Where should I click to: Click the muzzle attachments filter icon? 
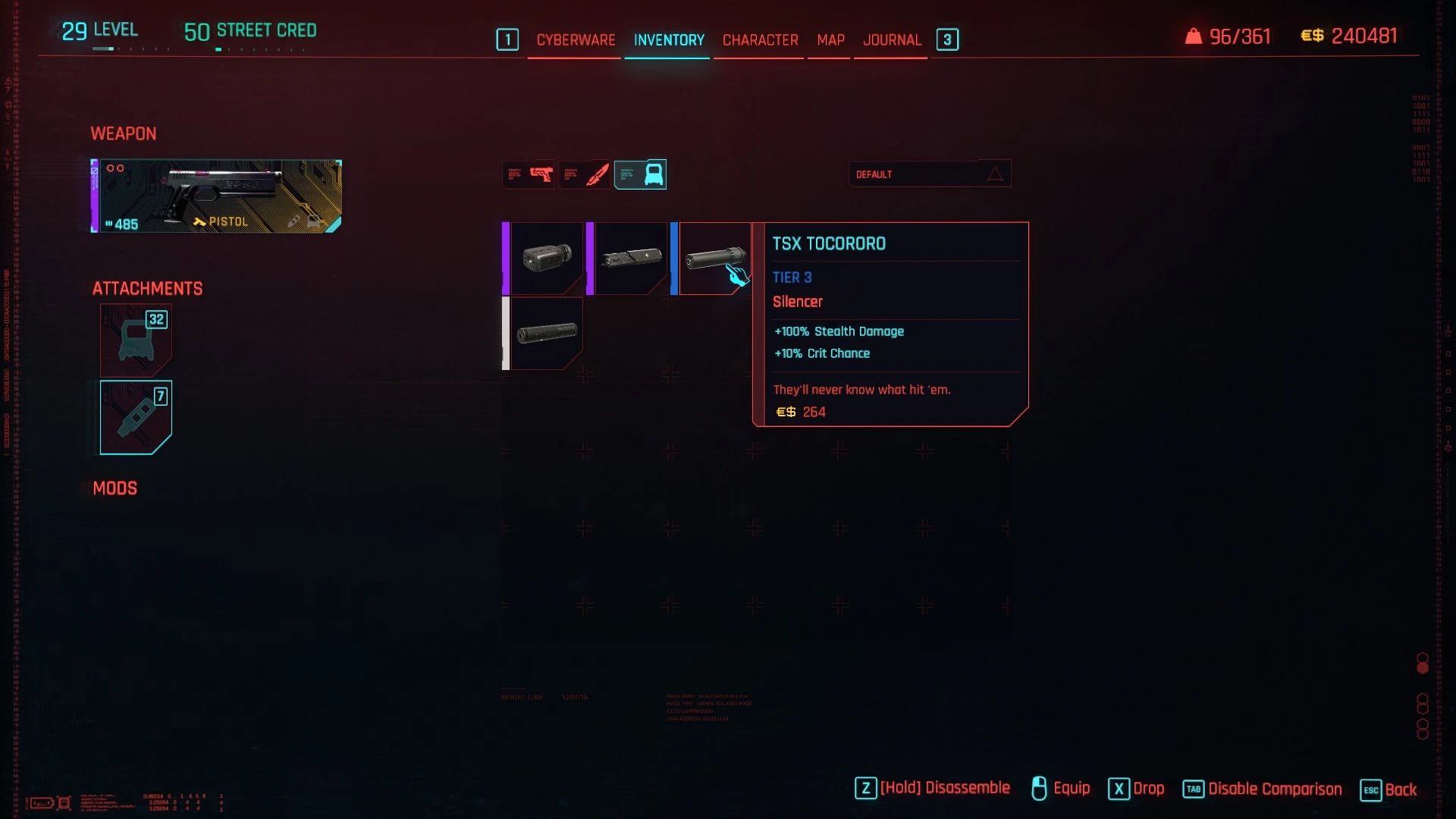tap(641, 174)
